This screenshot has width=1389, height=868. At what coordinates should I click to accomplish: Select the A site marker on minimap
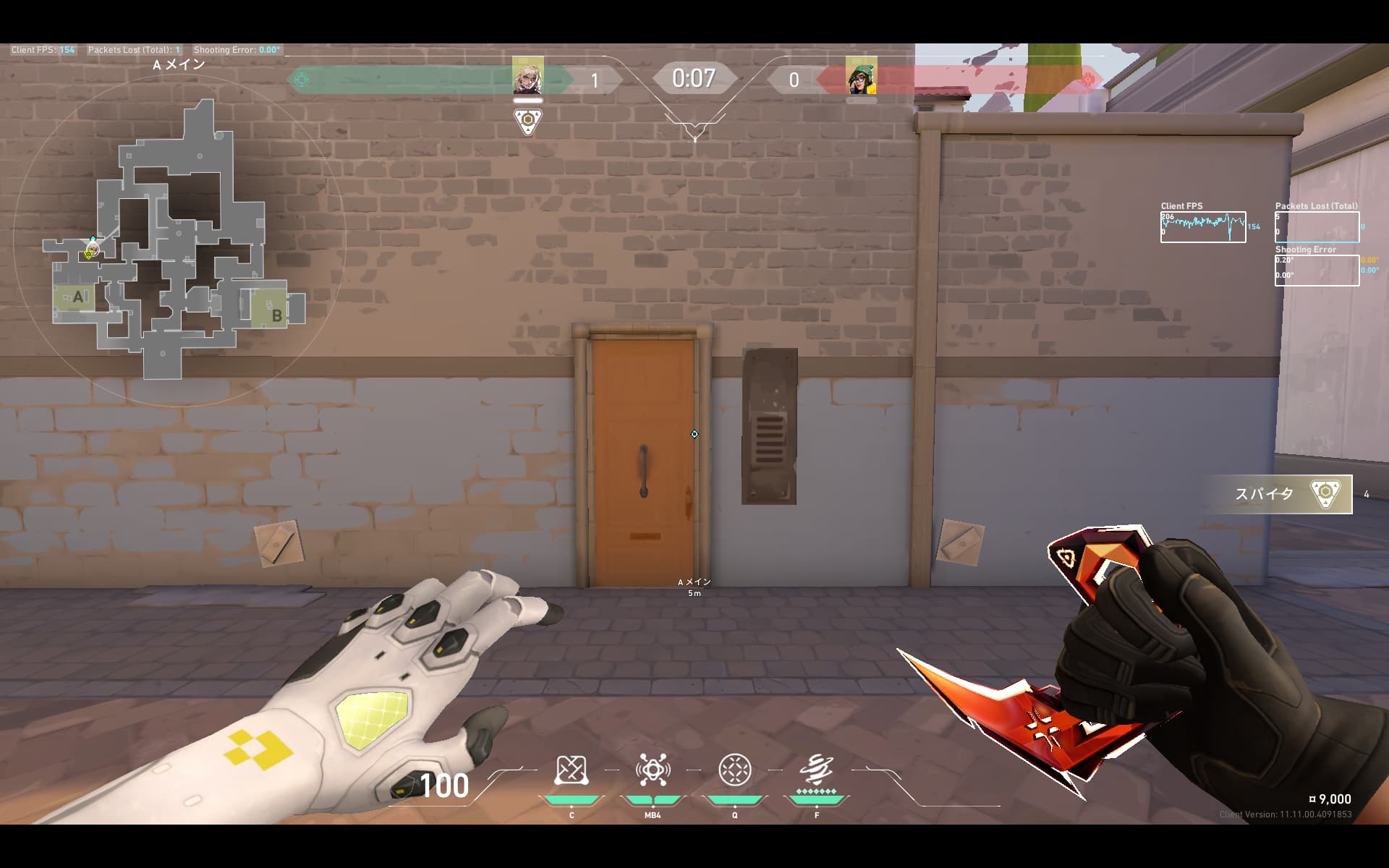pyautogui.click(x=77, y=297)
